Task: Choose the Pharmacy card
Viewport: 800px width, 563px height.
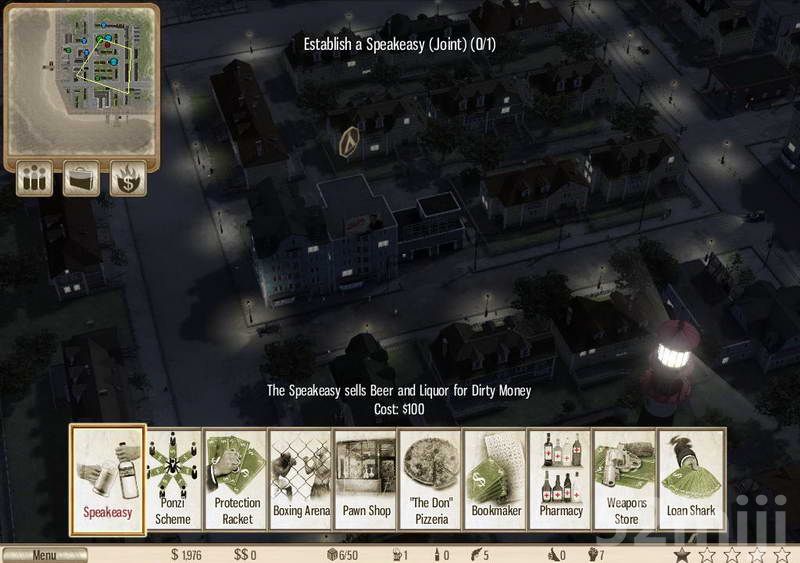Action: pyautogui.click(x=561, y=478)
